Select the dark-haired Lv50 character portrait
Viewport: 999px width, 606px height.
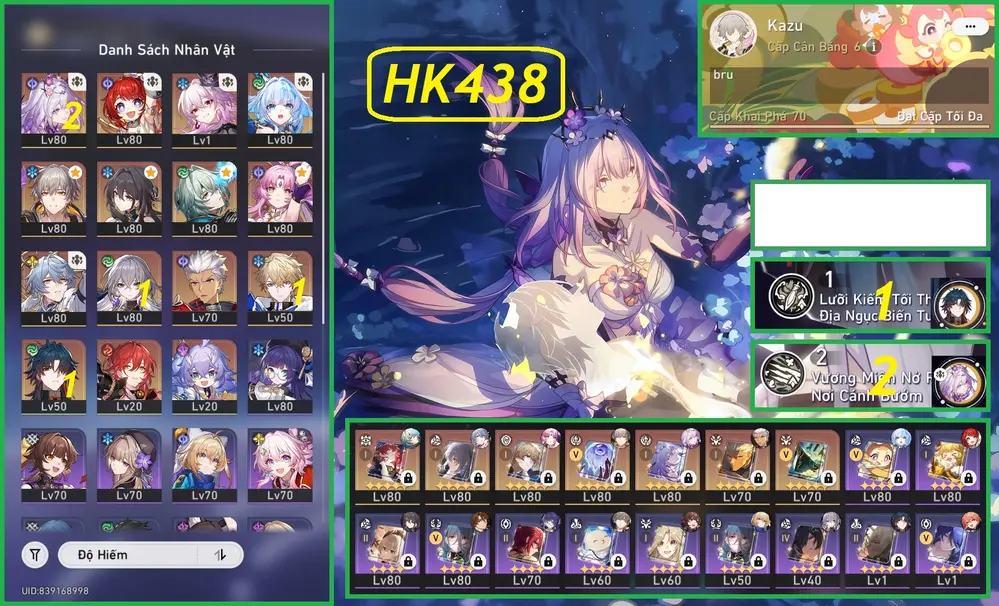click(x=53, y=377)
